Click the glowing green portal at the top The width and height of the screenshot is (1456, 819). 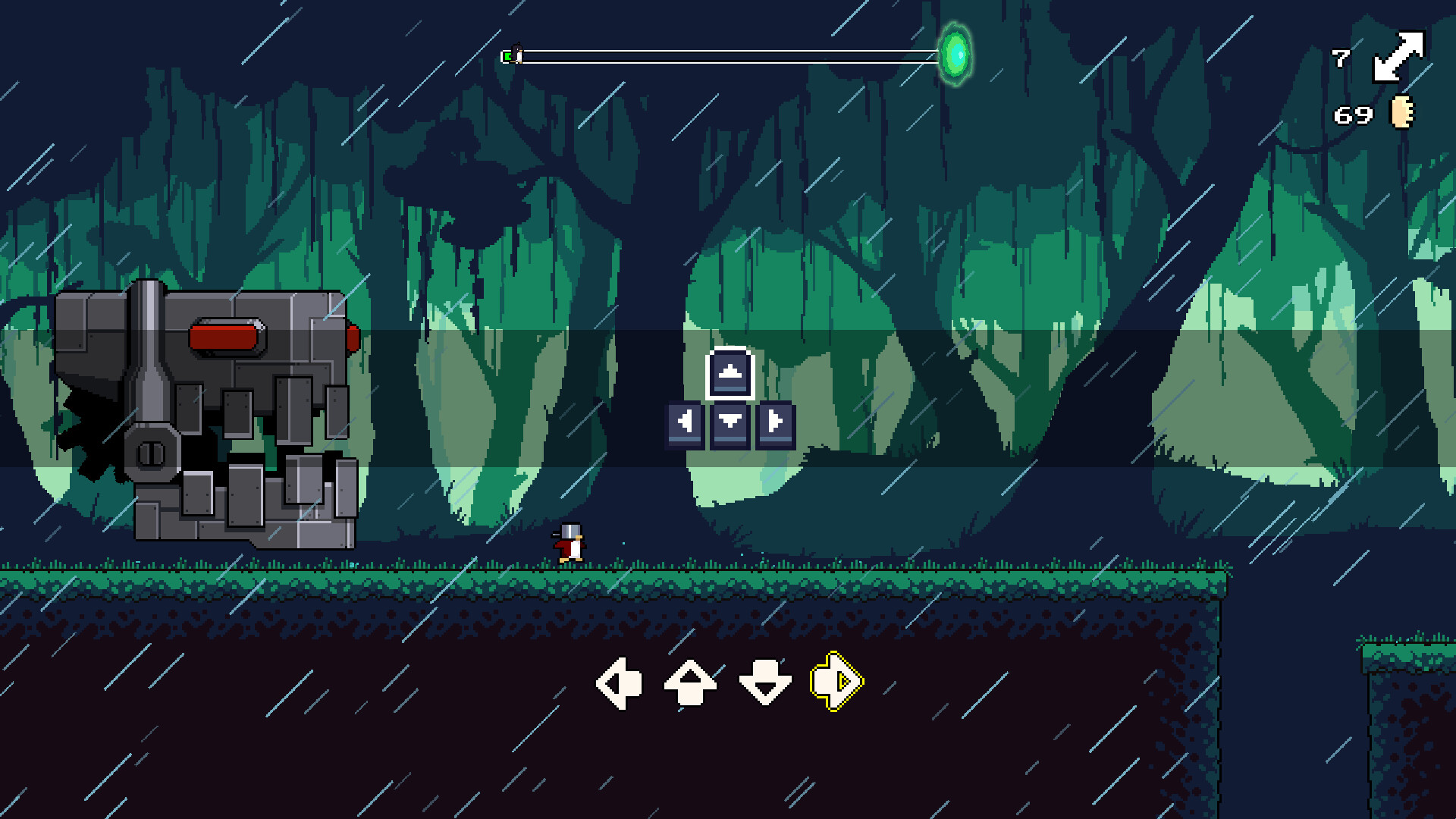pyautogui.click(x=955, y=53)
